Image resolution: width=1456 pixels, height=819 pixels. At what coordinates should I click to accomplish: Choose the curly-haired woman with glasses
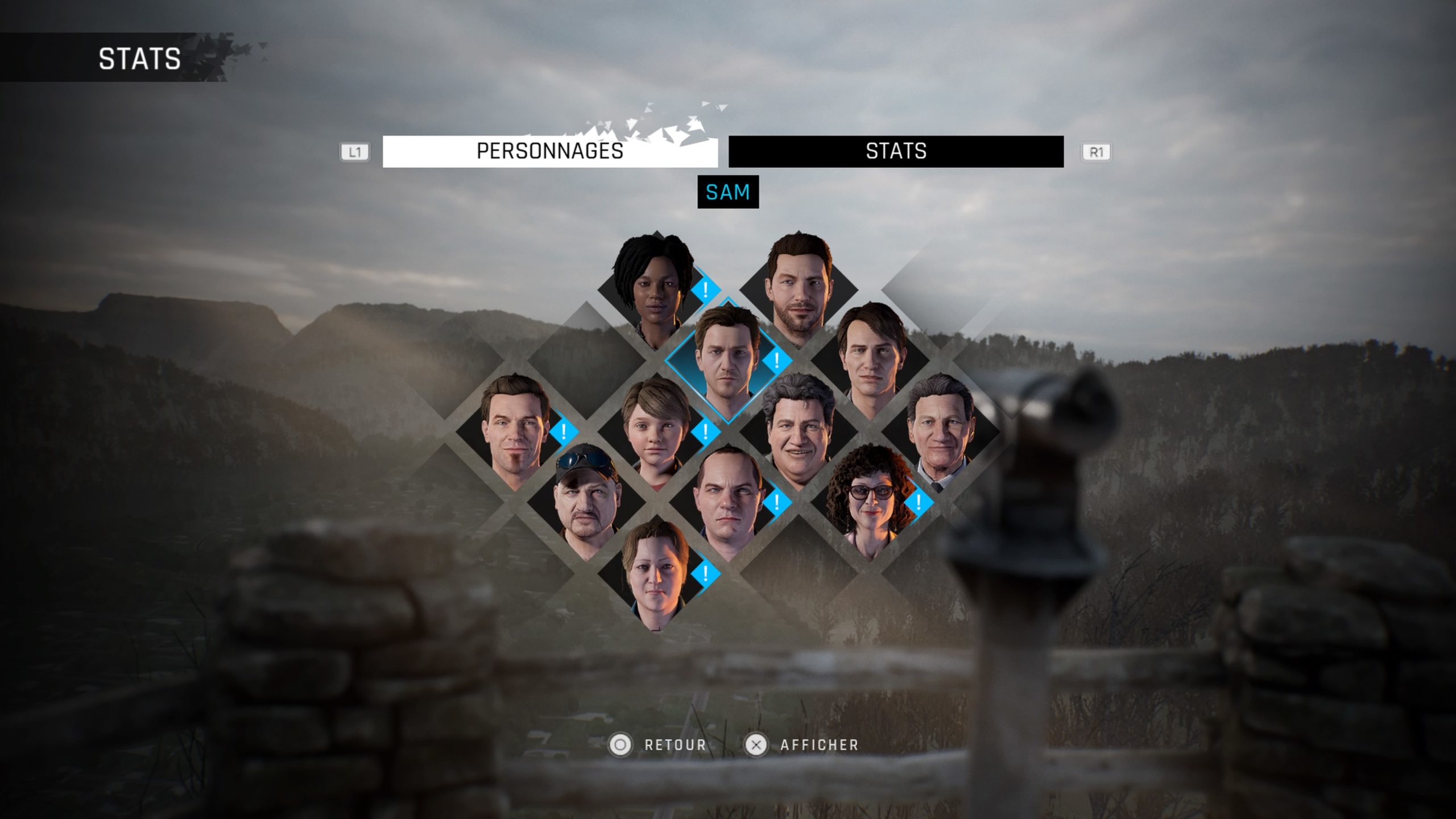pos(868,503)
